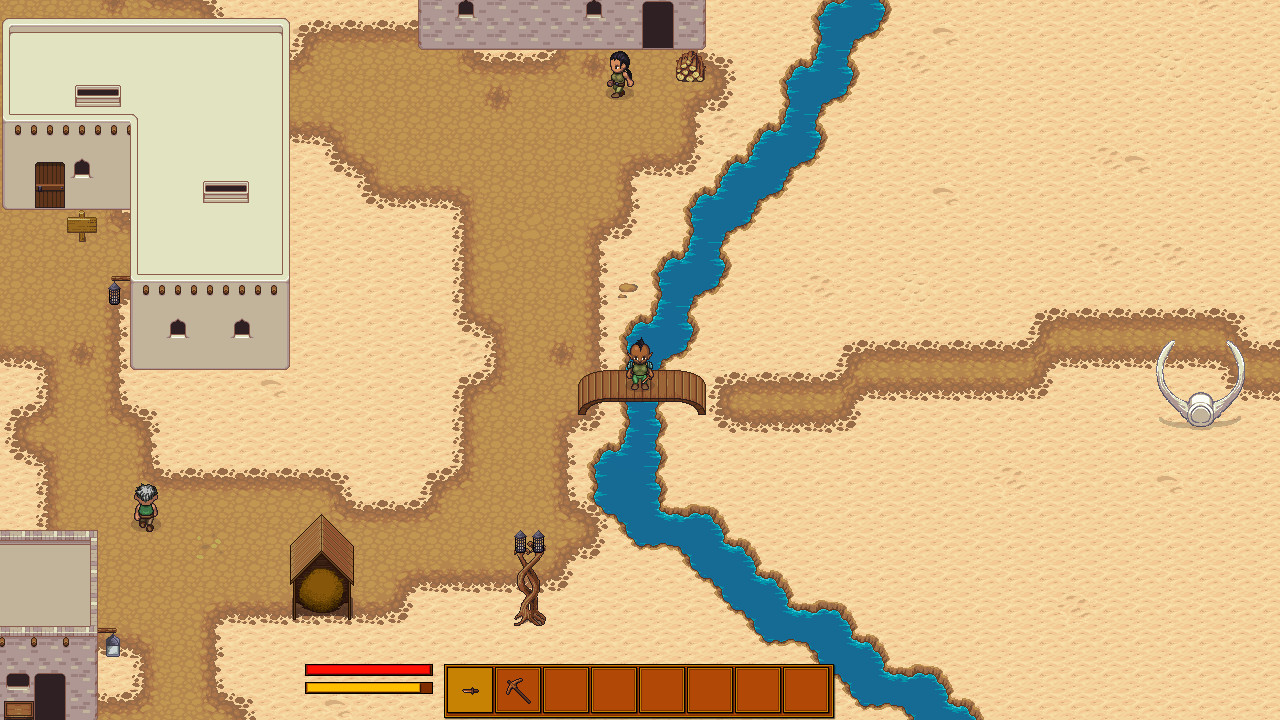Select the dagger in the first hotbar slot
Screen dimensions: 1280x720
(470, 689)
